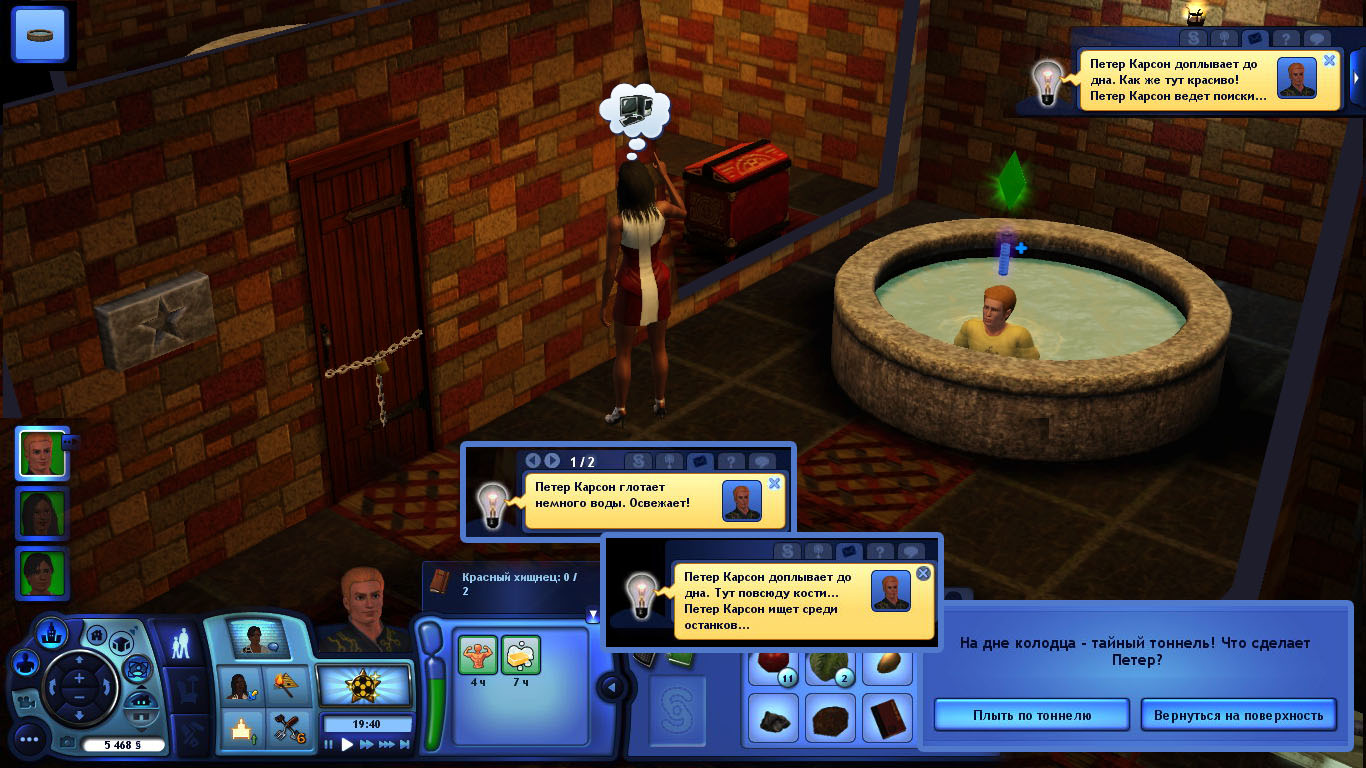Set the game to normal play speed
Viewport: 1366px width, 768px height.
(x=348, y=745)
